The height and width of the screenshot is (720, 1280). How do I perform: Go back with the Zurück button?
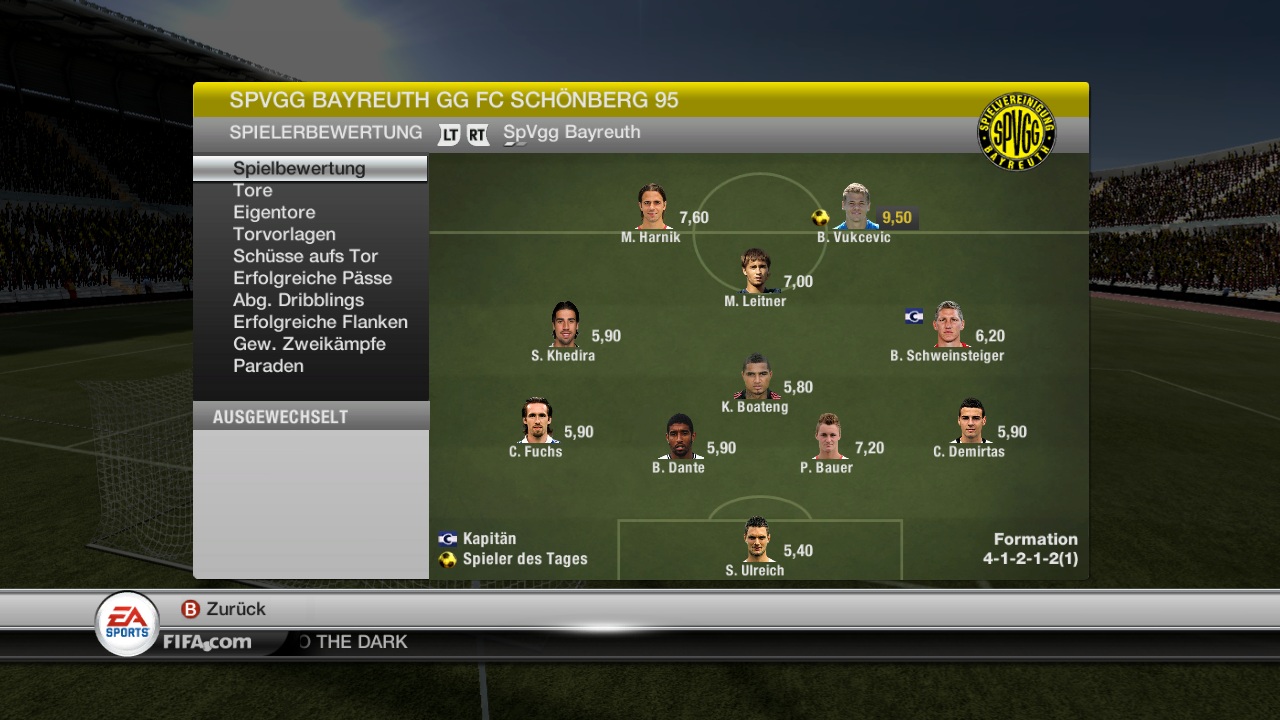coord(224,609)
